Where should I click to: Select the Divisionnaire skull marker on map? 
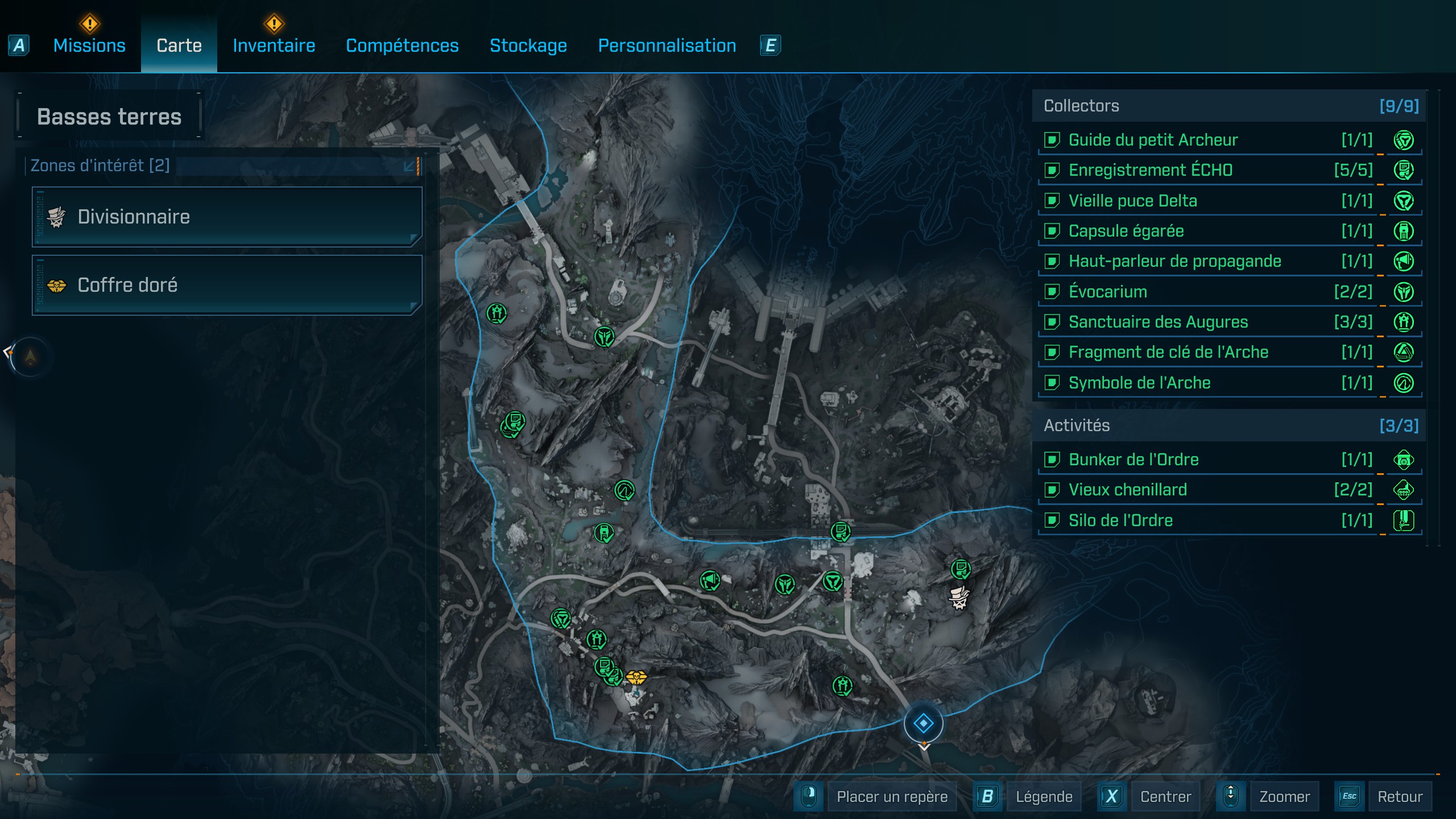[959, 598]
